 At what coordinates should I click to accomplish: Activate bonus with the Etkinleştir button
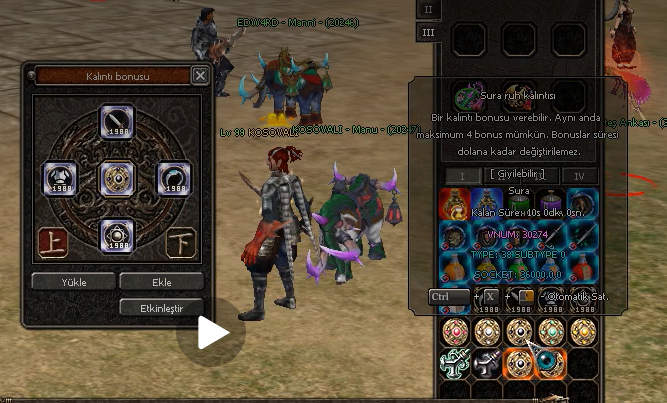click(160, 307)
